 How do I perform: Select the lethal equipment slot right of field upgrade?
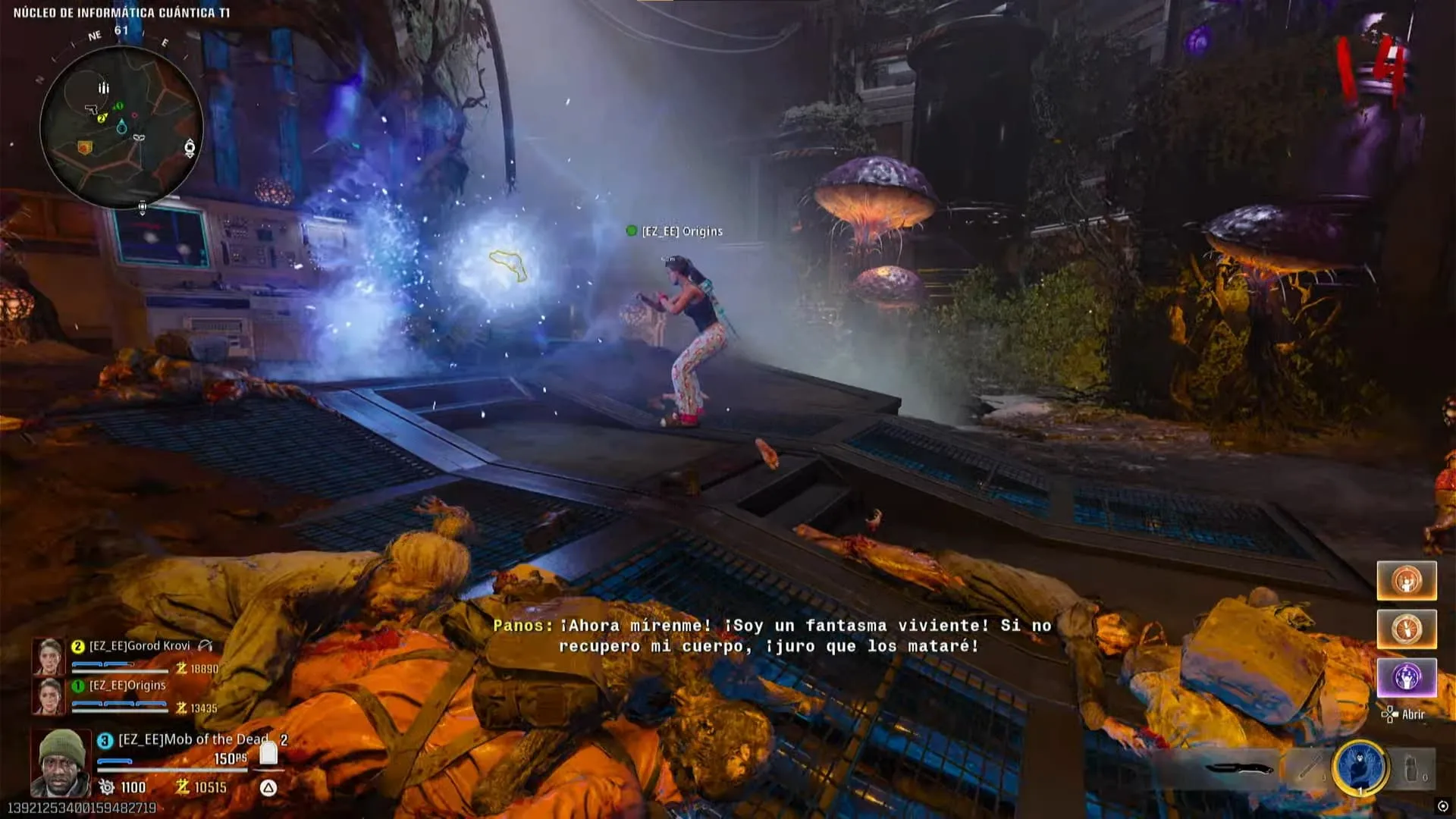[1414, 769]
